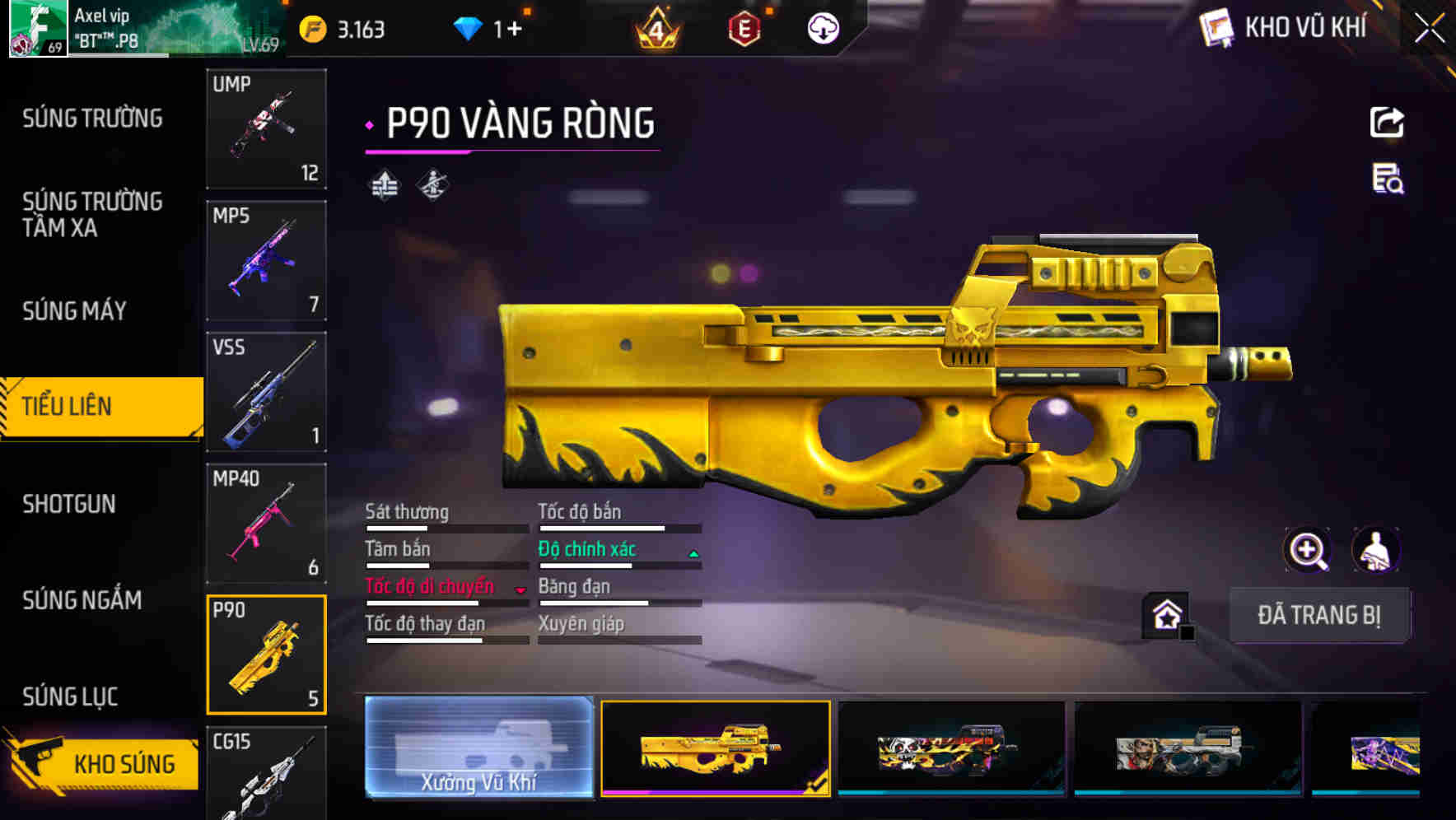Screen dimensions: 1456x820
Task: Click the character preview icon beside the magnifier
Action: click(1377, 550)
